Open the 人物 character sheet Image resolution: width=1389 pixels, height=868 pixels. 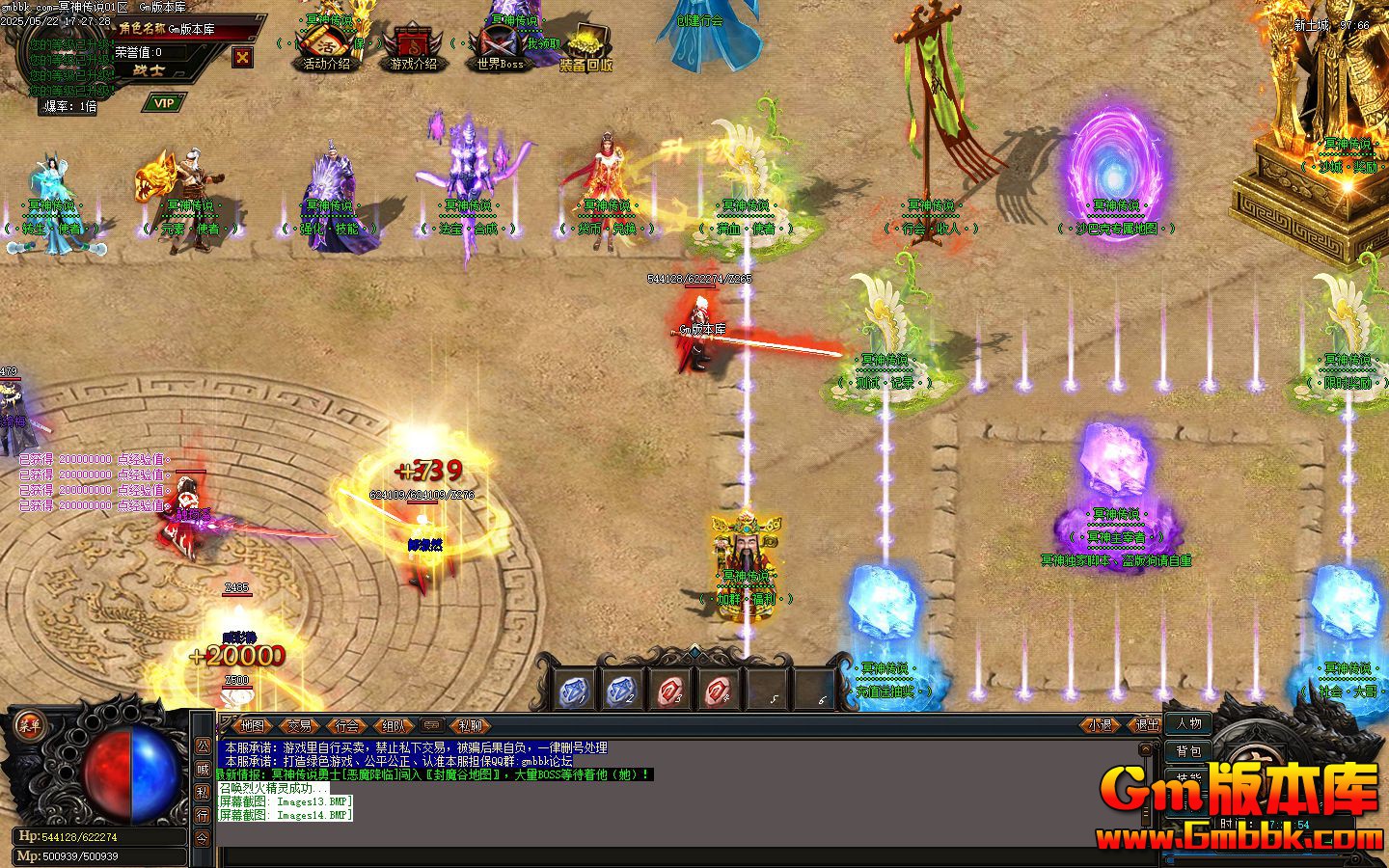tap(1188, 723)
